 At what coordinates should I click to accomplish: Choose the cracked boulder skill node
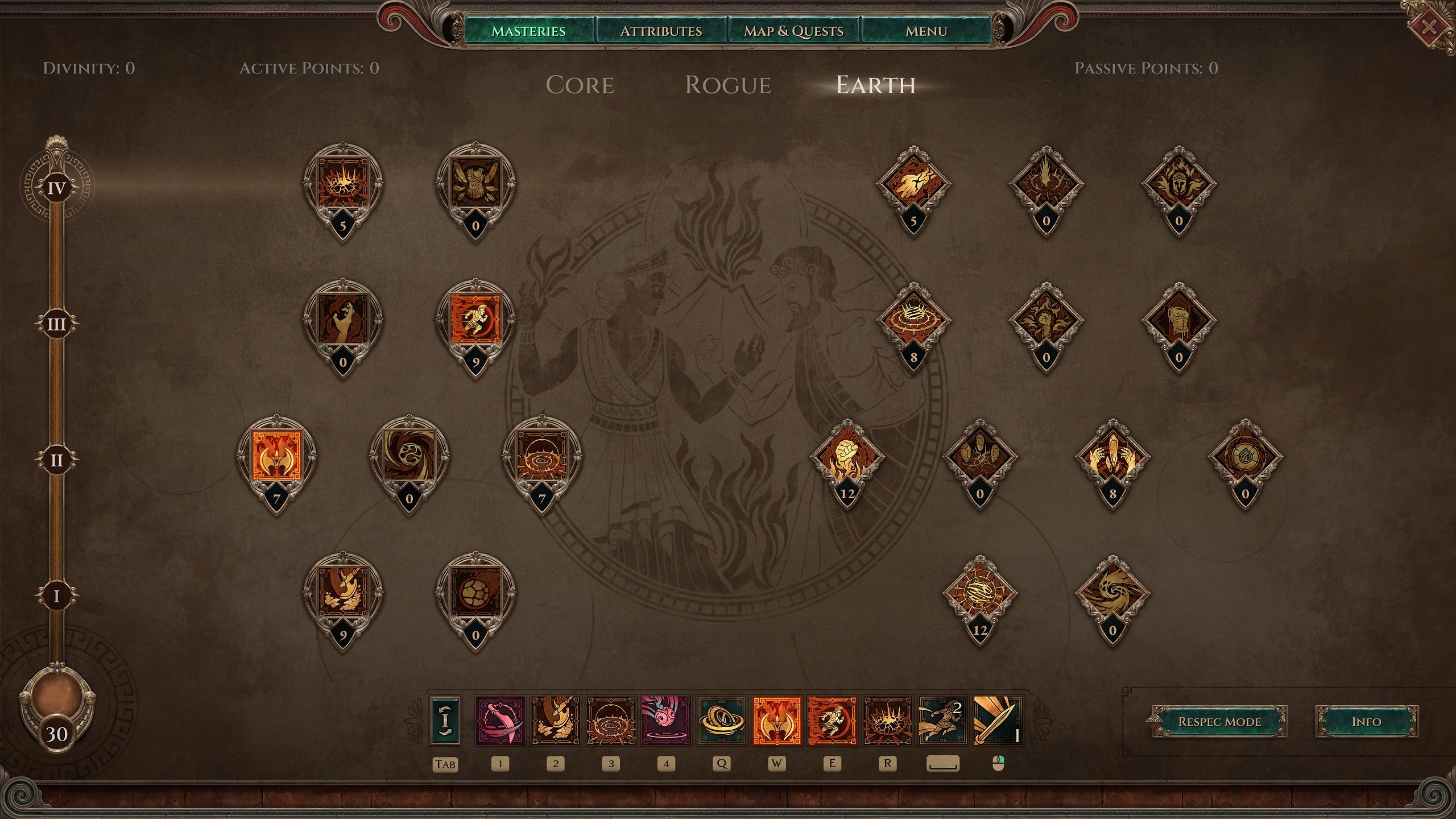[475, 594]
